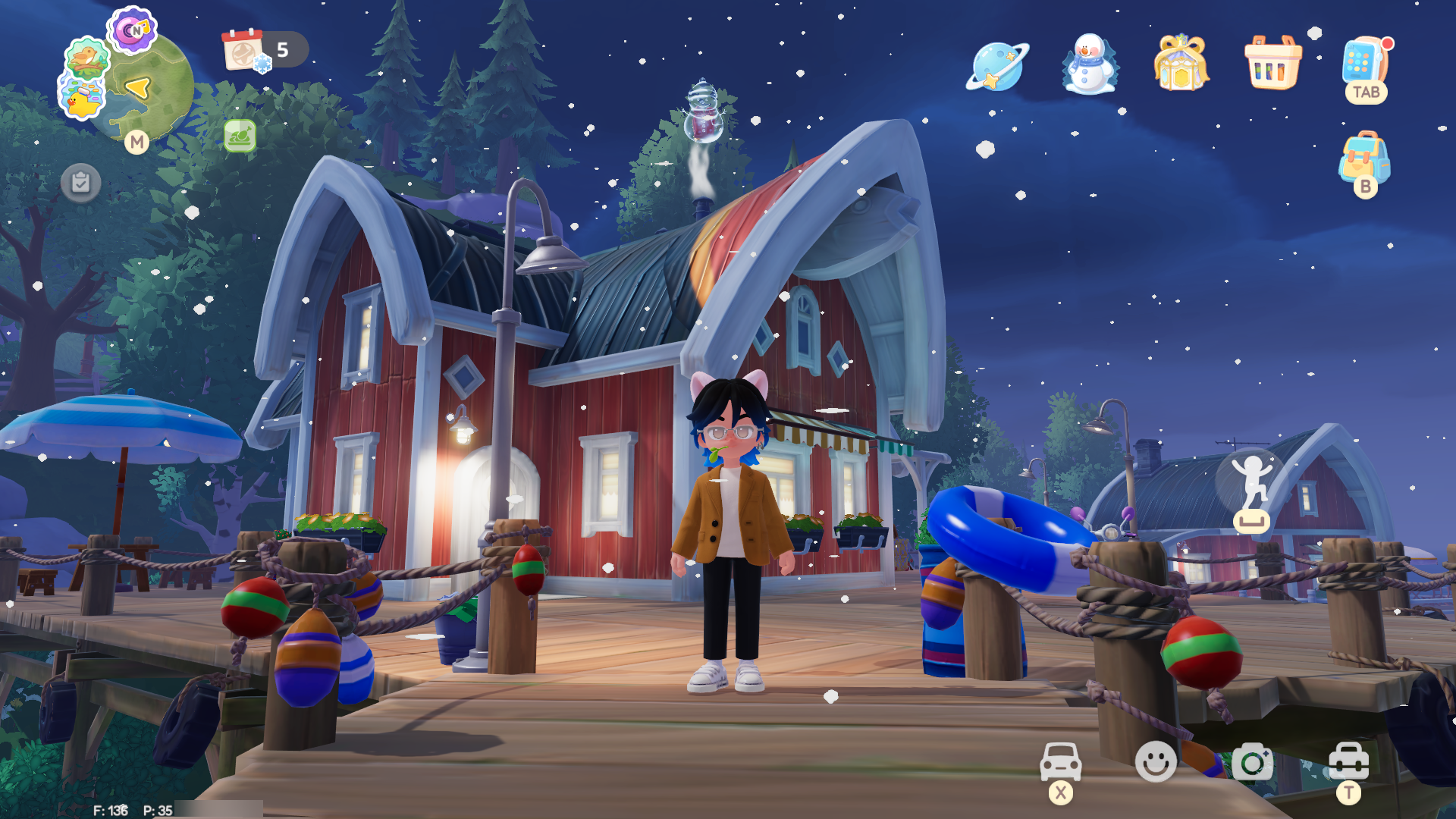
Task: Open the smartwatch phone menu
Action: (x=1365, y=62)
